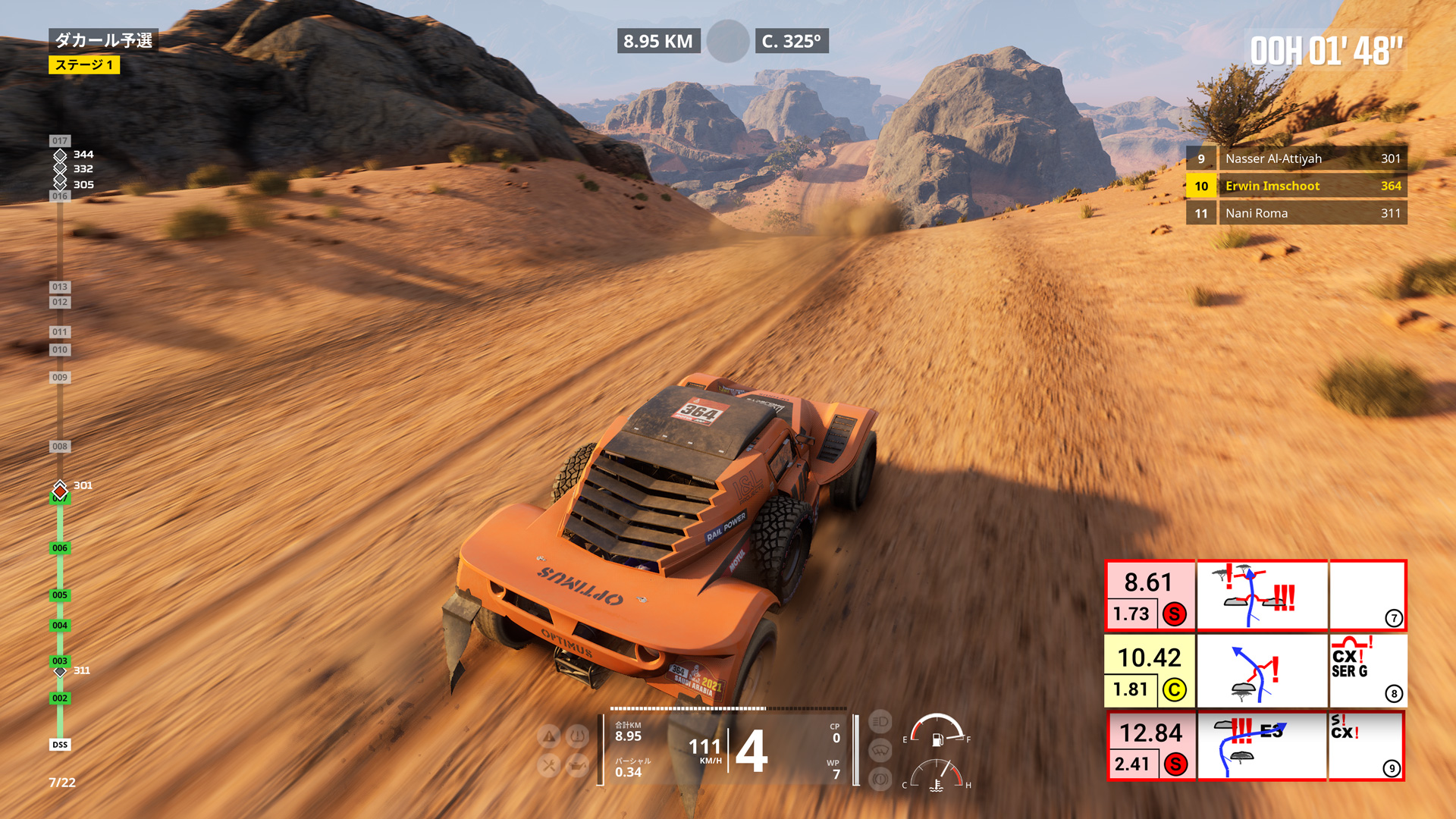Click the DSS start marker on progress bar
1456x819 pixels.
tap(60, 745)
